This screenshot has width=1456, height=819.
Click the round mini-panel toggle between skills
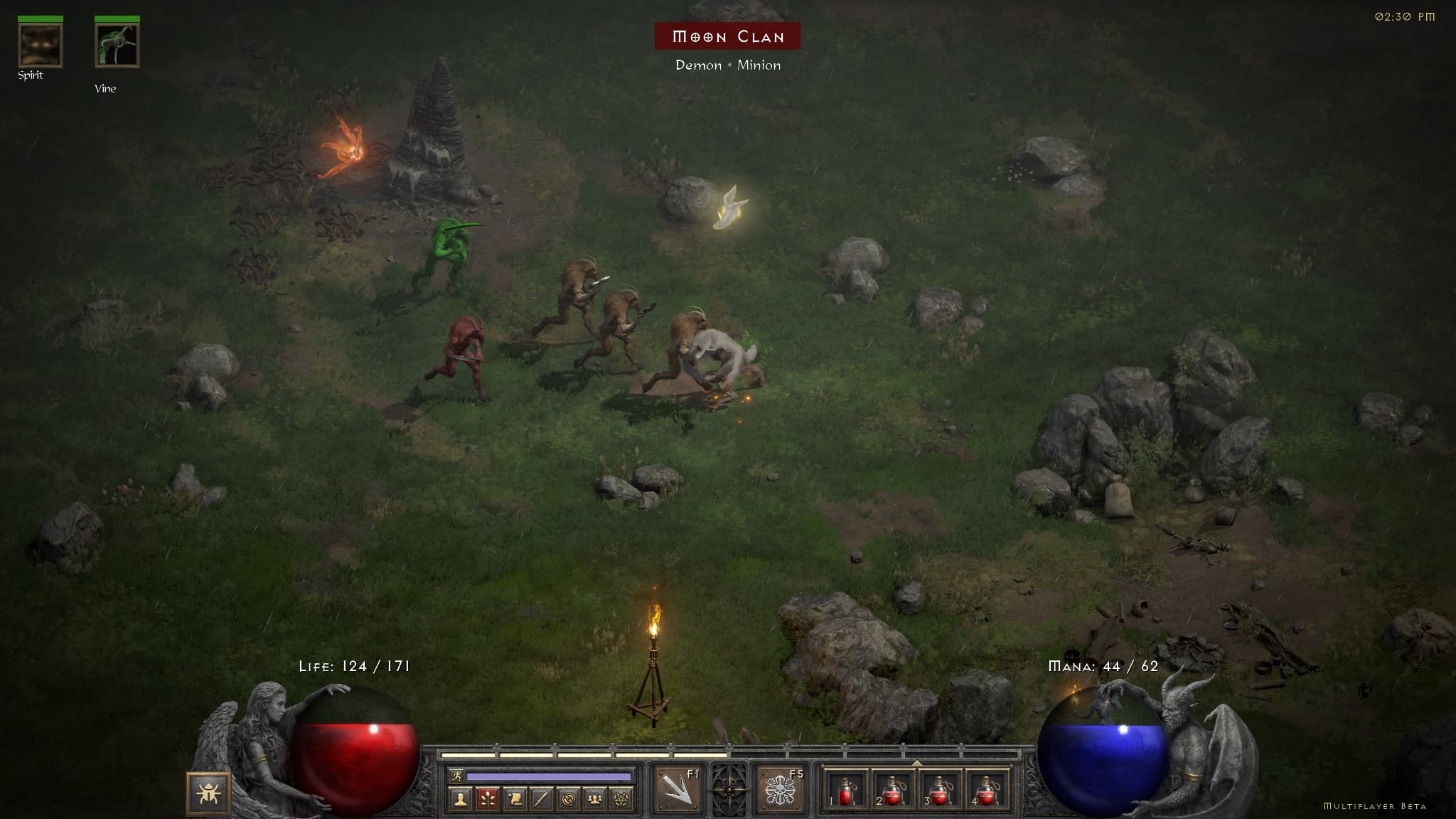pos(729,789)
